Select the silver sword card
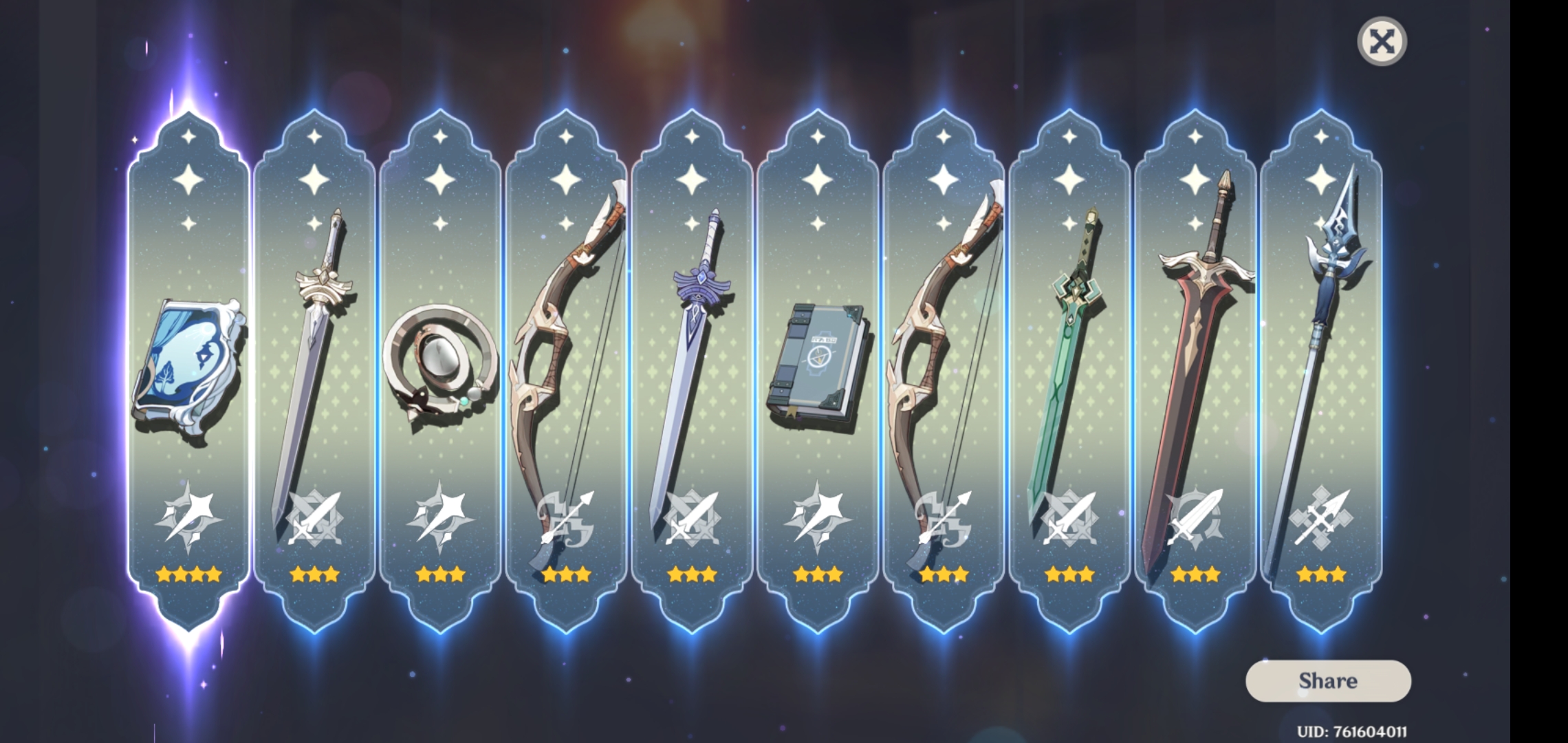1568x743 pixels. [315, 344]
